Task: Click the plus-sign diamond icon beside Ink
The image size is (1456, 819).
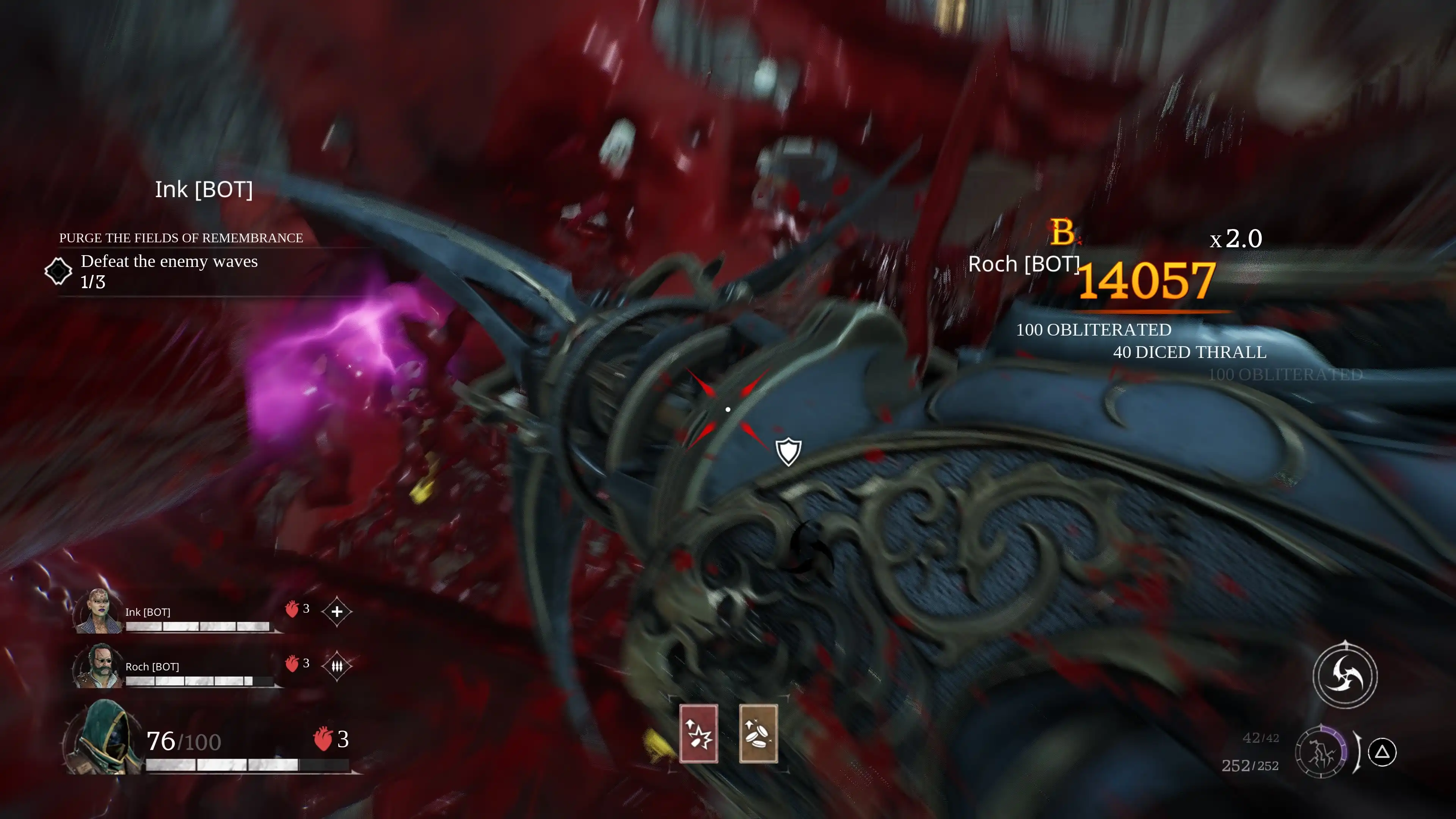Action: click(337, 612)
